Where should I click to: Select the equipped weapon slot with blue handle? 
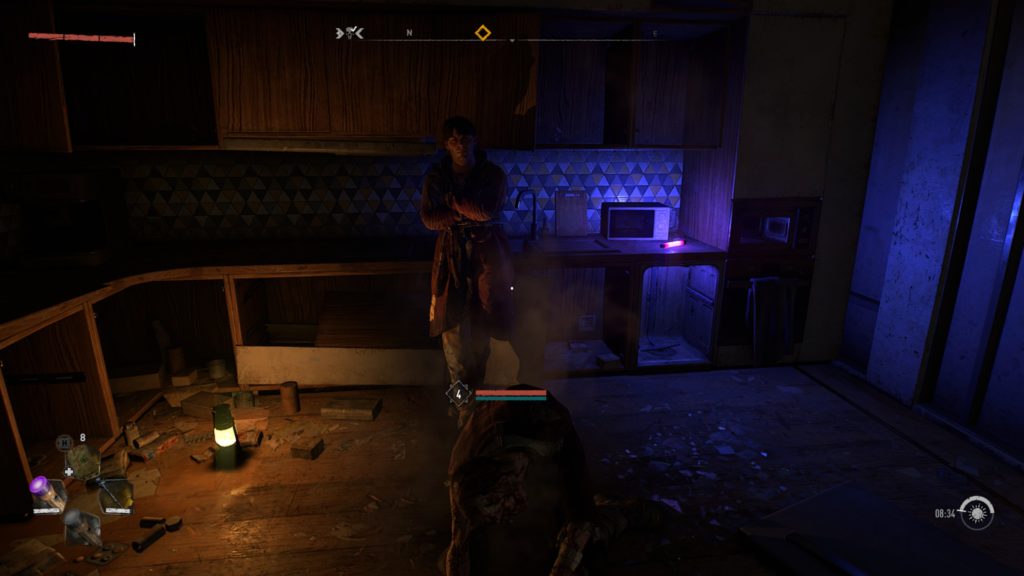pyautogui.click(x=115, y=493)
